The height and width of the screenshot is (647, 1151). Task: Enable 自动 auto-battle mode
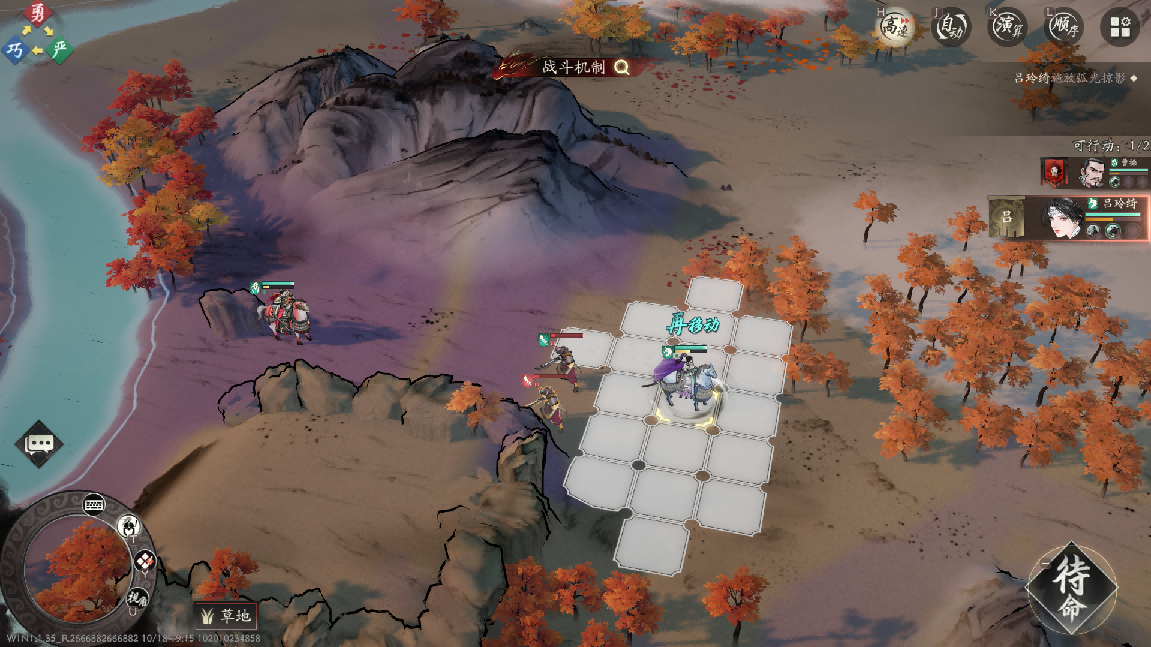[x=951, y=27]
